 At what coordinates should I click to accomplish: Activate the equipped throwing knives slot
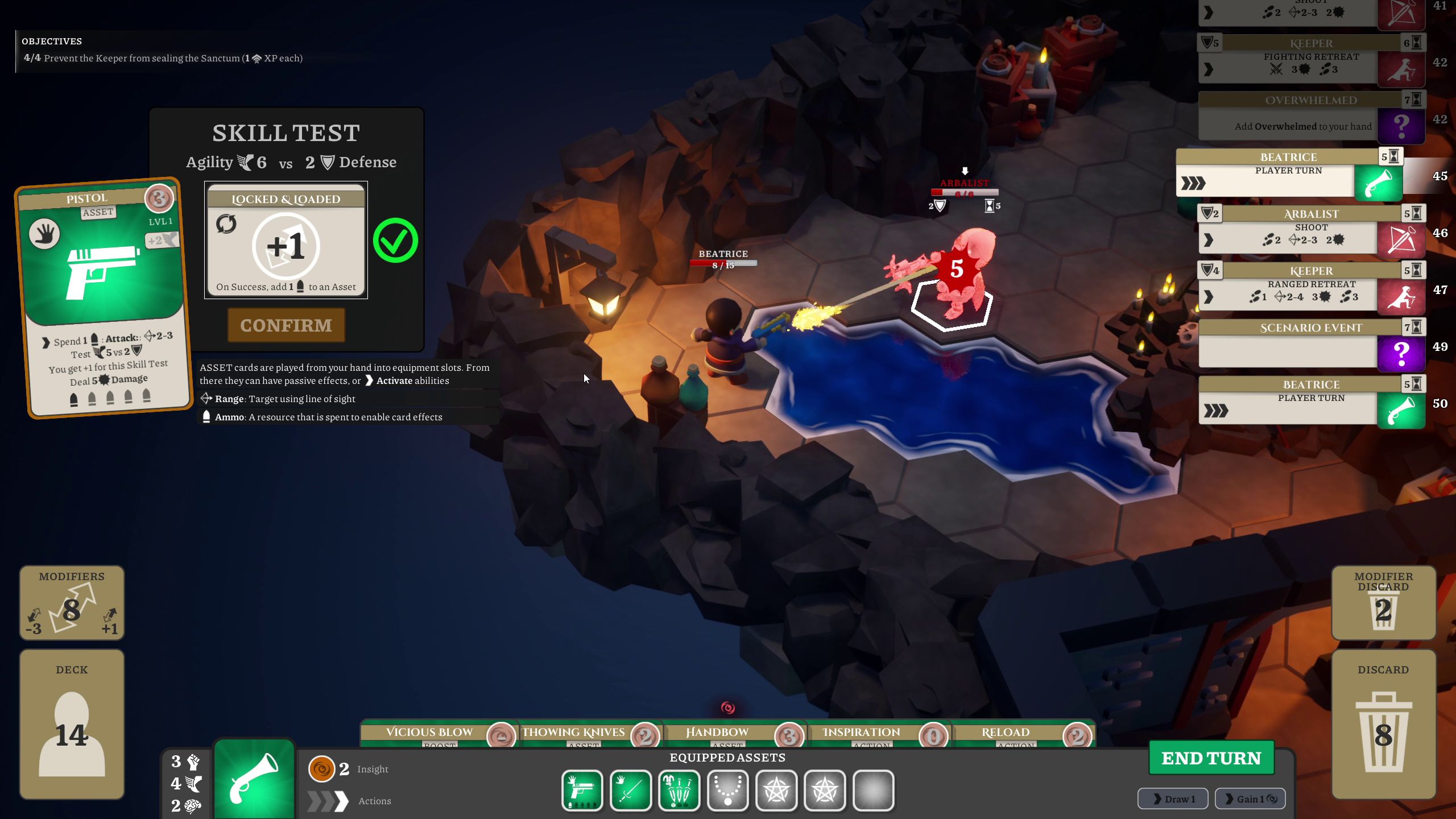click(679, 790)
